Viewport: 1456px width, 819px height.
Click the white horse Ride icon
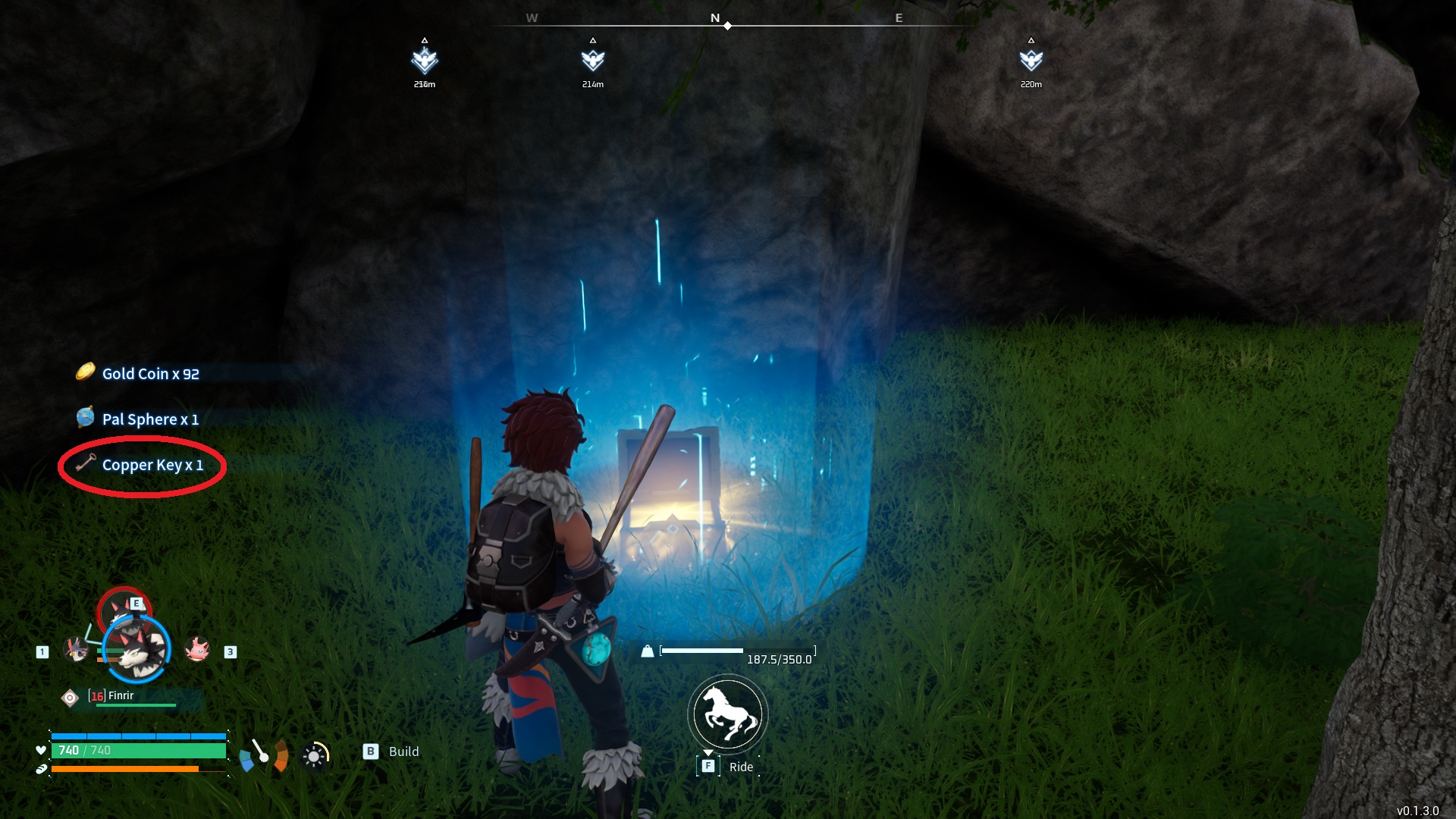click(x=728, y=714)
